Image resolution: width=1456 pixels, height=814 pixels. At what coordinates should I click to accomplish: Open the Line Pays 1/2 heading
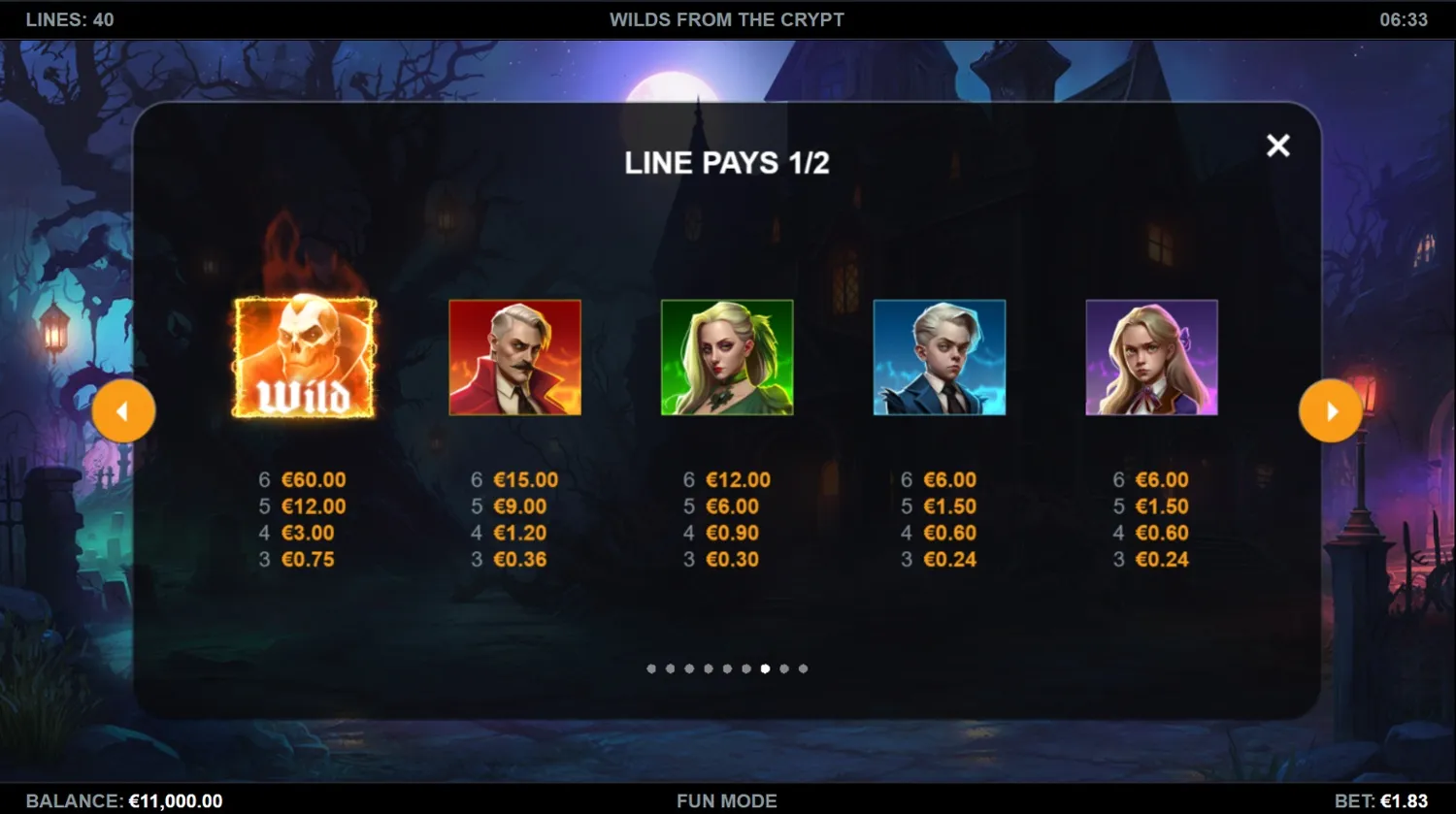click(x=727, y=163)
